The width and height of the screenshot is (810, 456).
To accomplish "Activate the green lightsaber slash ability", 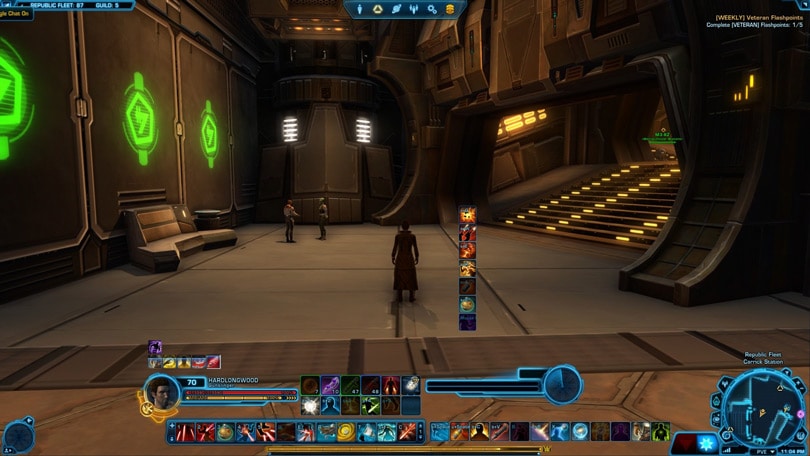I will pyautogui.click(x=370, y=405).
